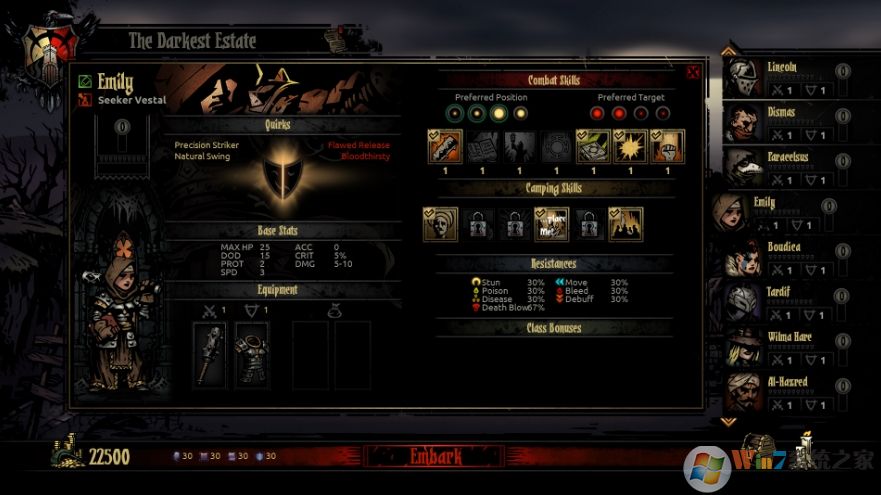Toggle the raised fist combat skill

[668, 147]
